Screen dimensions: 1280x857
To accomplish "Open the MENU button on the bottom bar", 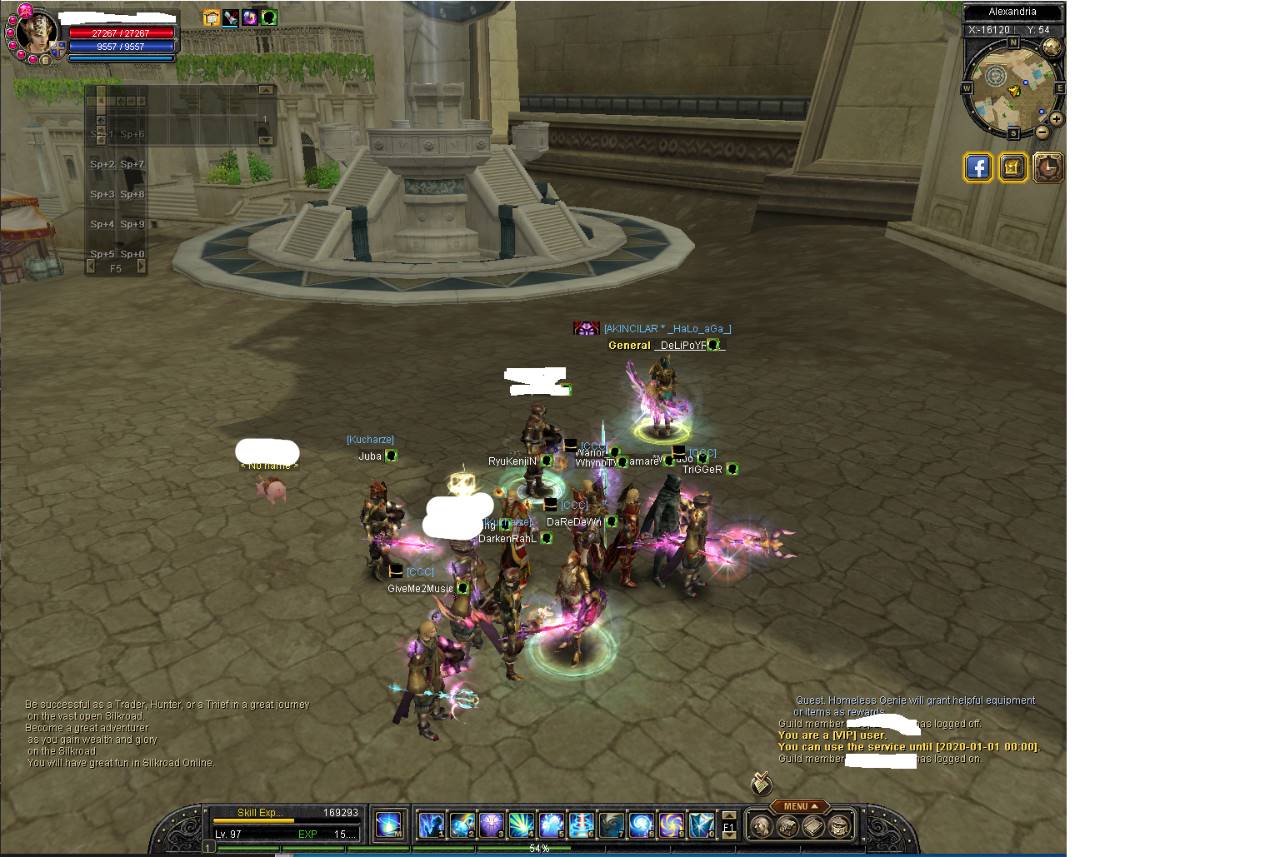I will coord(800,806).
